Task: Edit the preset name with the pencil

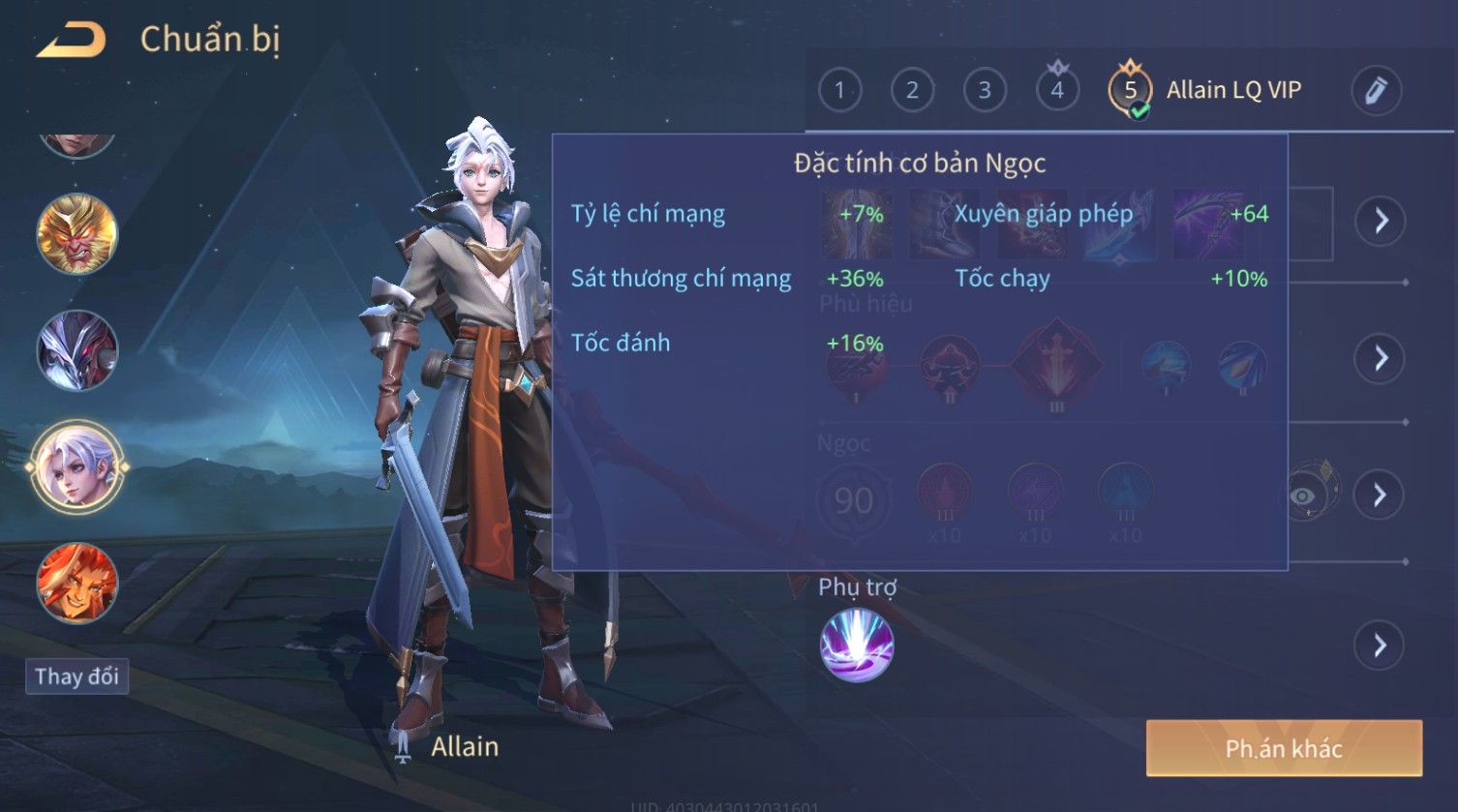Action: [1376, 90]
